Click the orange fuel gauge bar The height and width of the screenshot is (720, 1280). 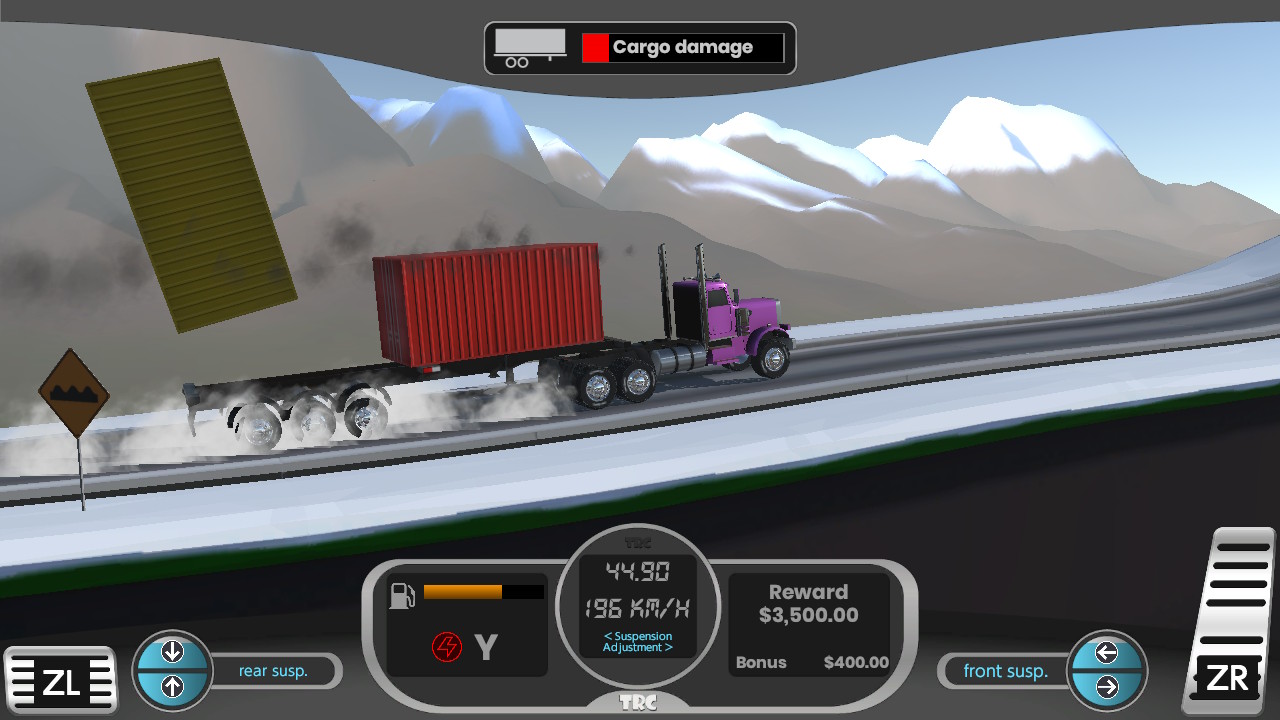point(462,591)
